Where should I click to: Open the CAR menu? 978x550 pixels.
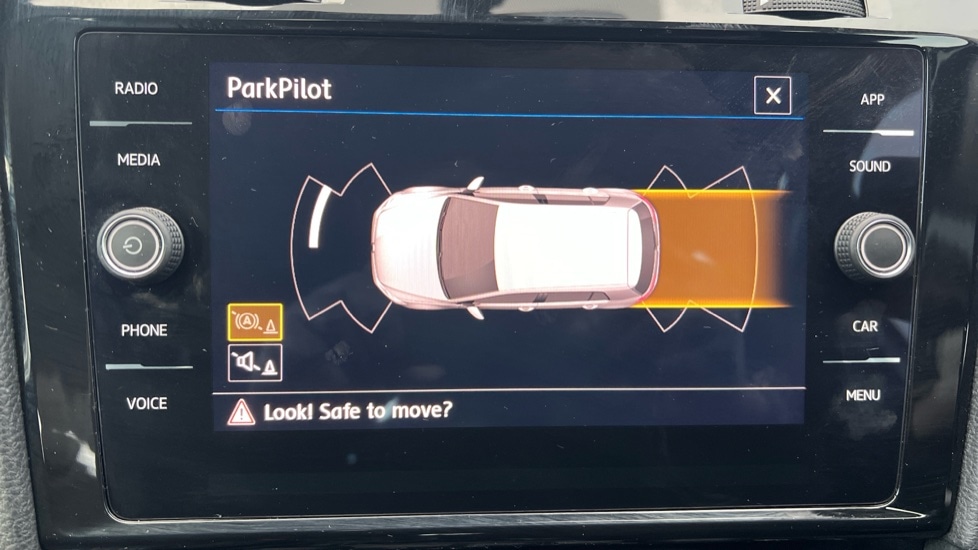(x=865, y=326)
